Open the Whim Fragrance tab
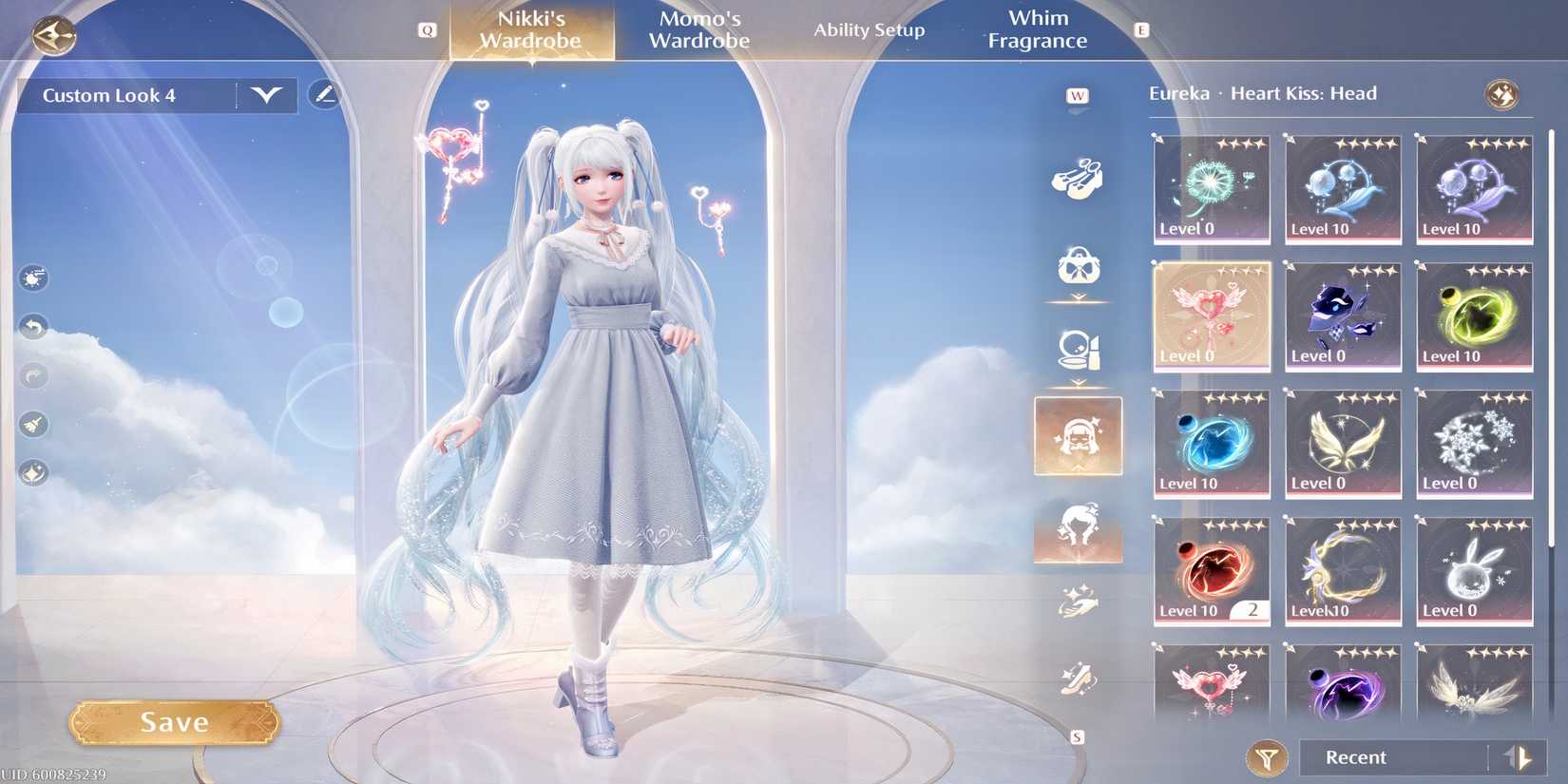This screenshot has width=1568, height=784. [1038, 29]
